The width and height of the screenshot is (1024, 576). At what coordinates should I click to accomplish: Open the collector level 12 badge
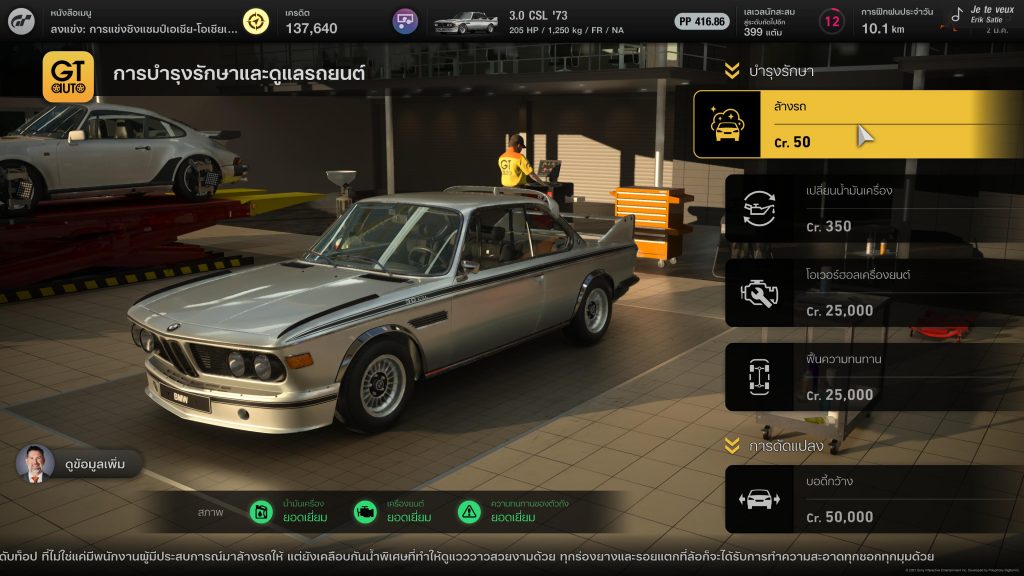coord(831,21)
